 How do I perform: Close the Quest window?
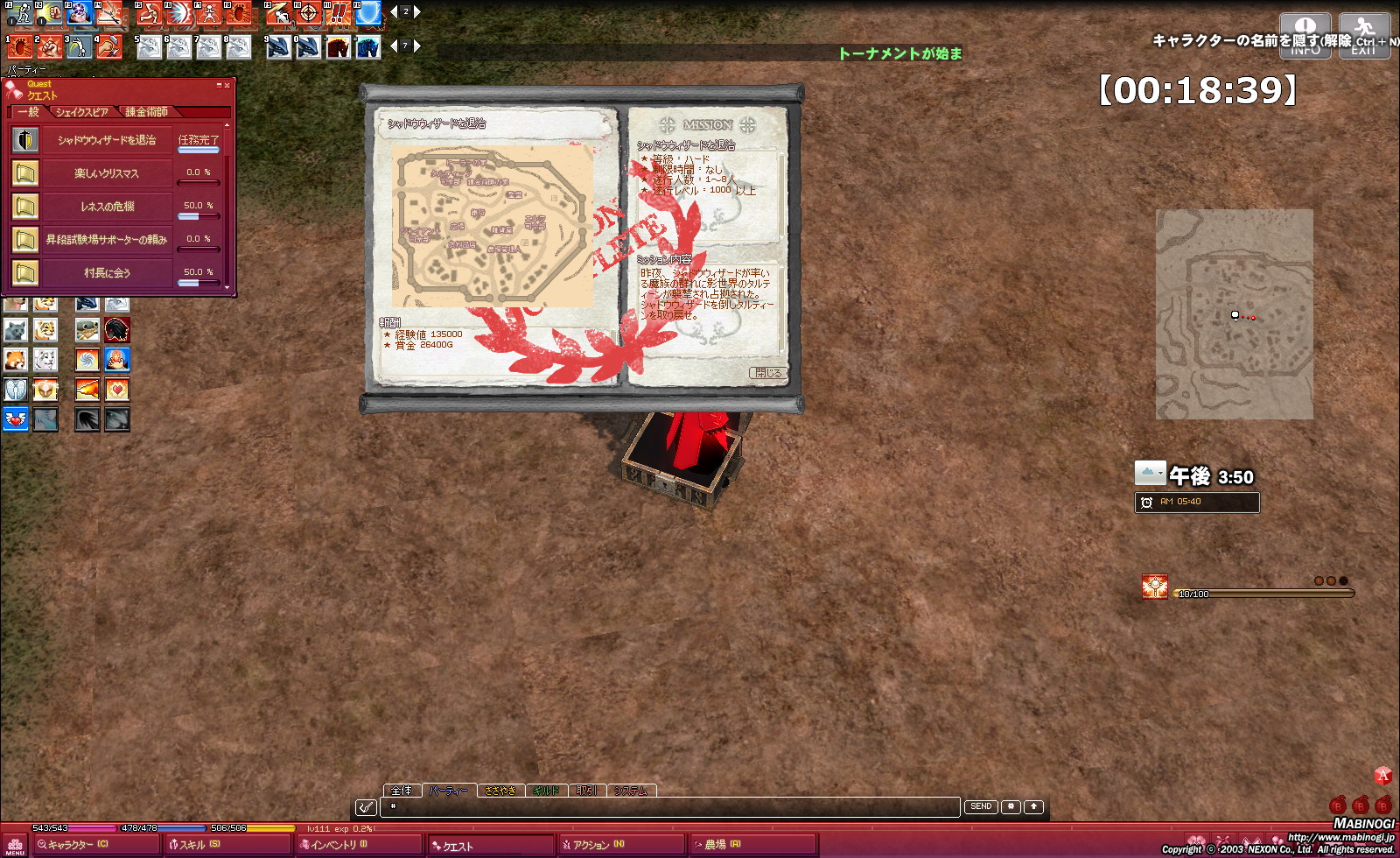[x=227, y=86]
